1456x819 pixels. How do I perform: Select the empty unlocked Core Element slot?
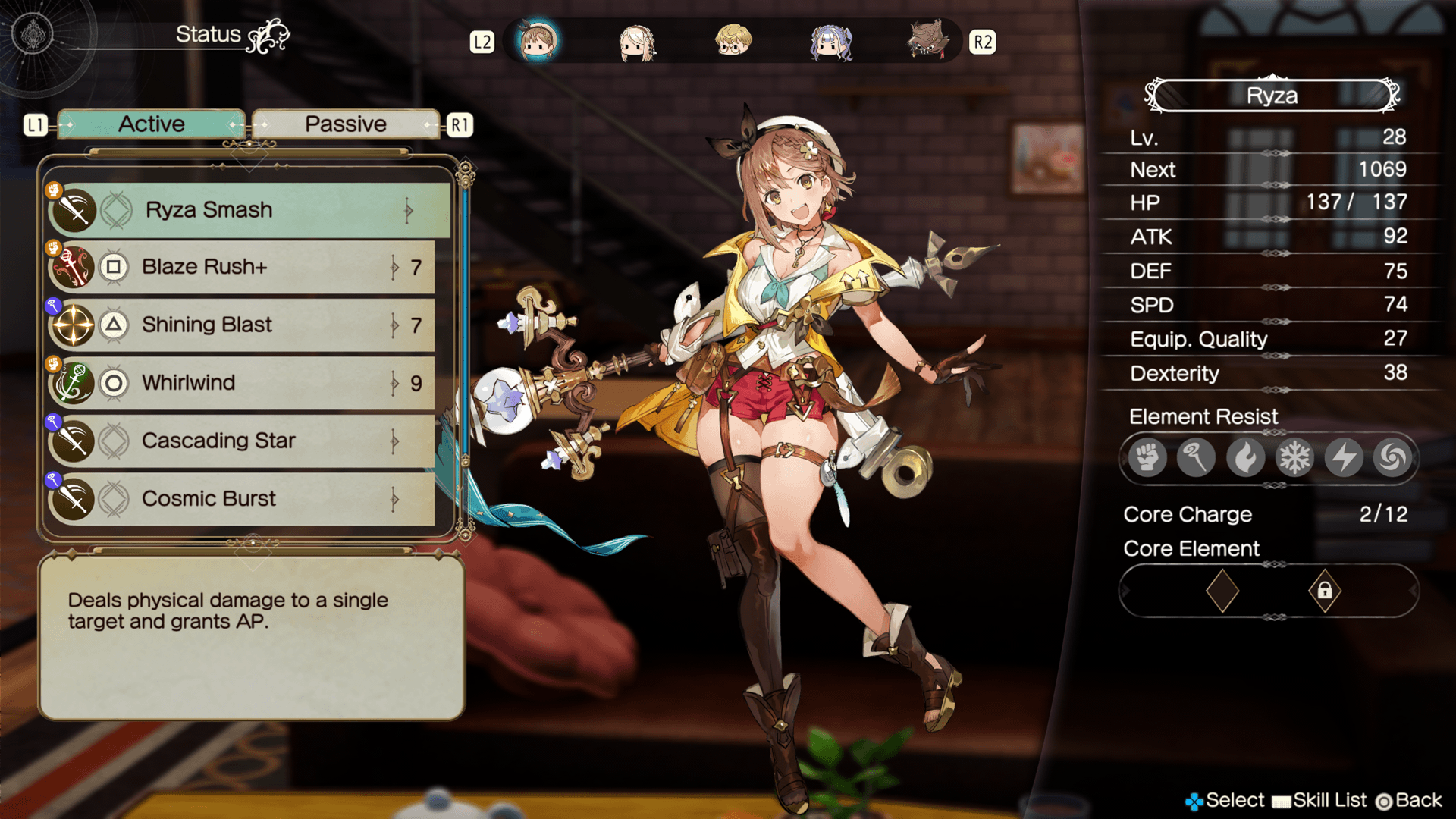point(1222,591)
